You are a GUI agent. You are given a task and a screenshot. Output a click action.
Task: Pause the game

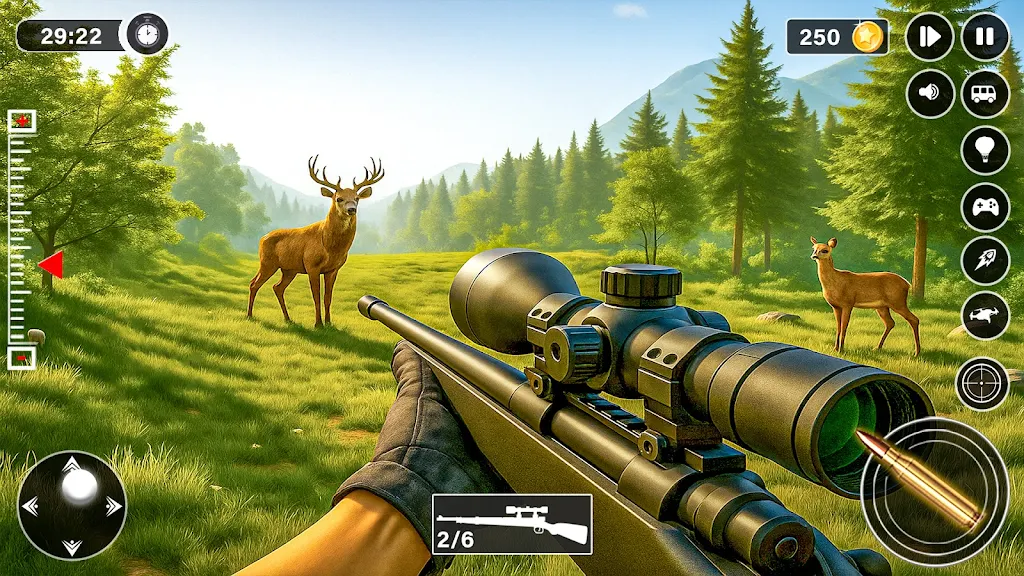point(985,37)
